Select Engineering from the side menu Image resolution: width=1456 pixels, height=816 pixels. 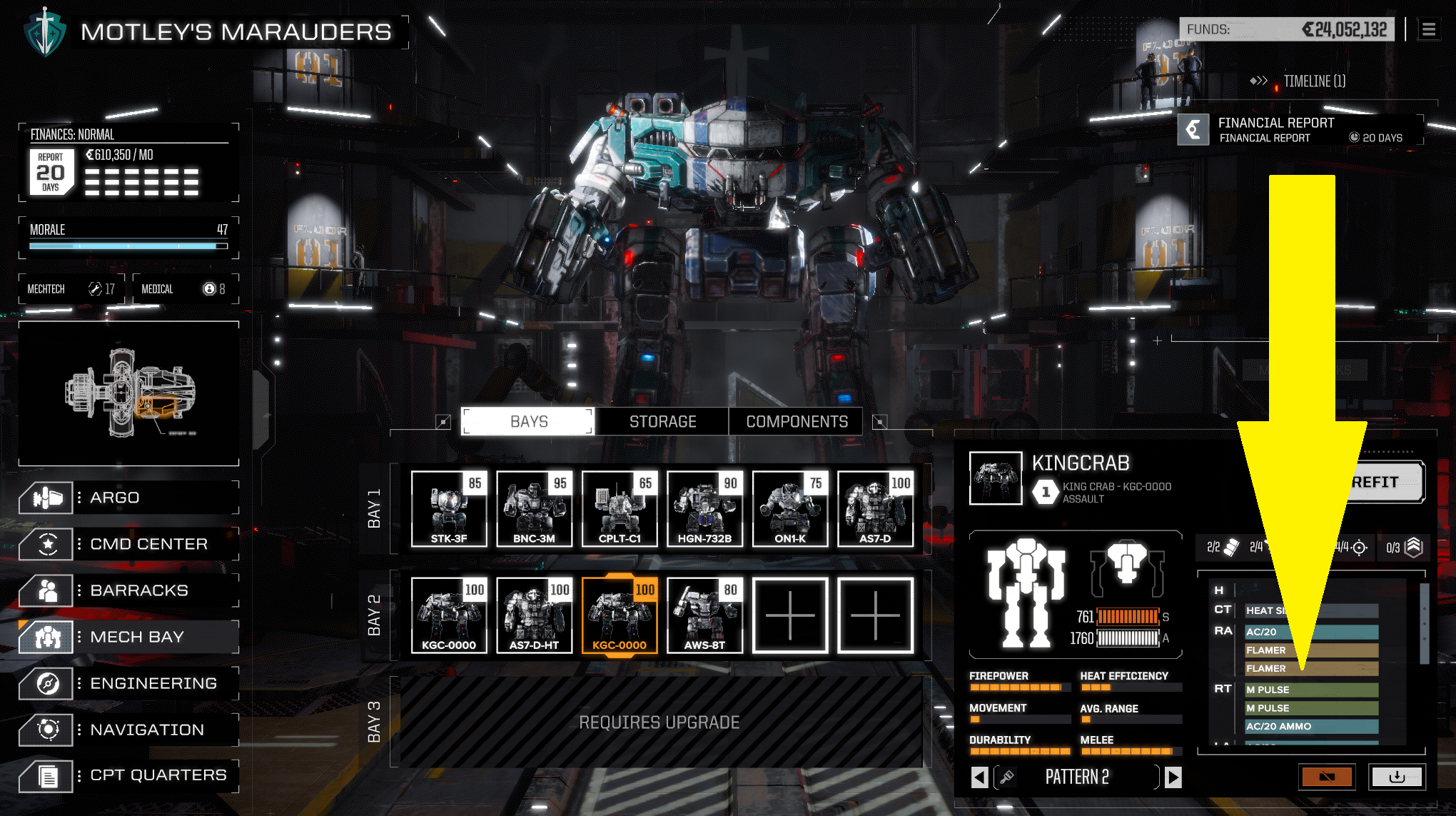click(128, 683)
